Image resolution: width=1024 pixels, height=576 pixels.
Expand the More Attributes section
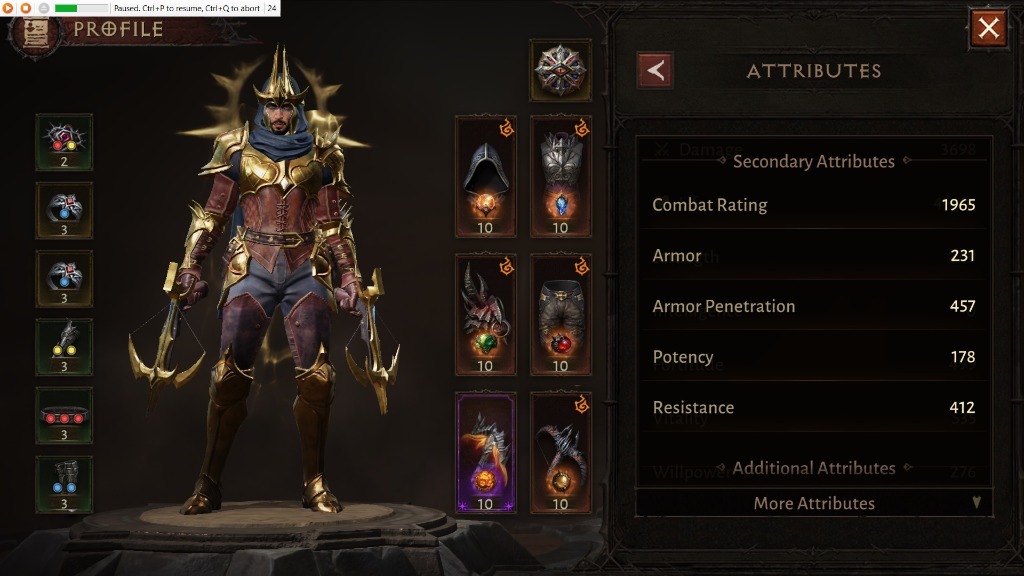tap(814, 503)
